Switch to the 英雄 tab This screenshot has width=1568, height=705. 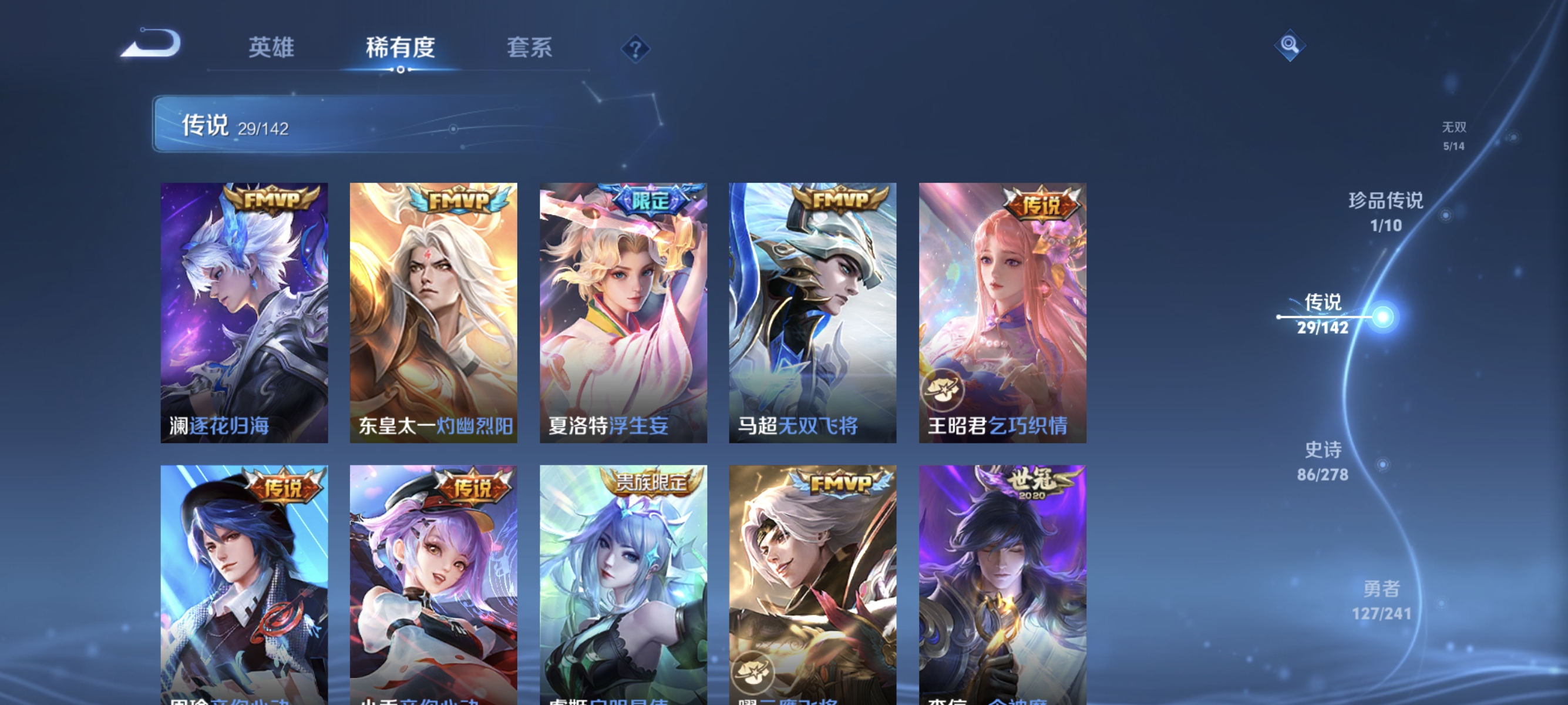coord(271,48)
